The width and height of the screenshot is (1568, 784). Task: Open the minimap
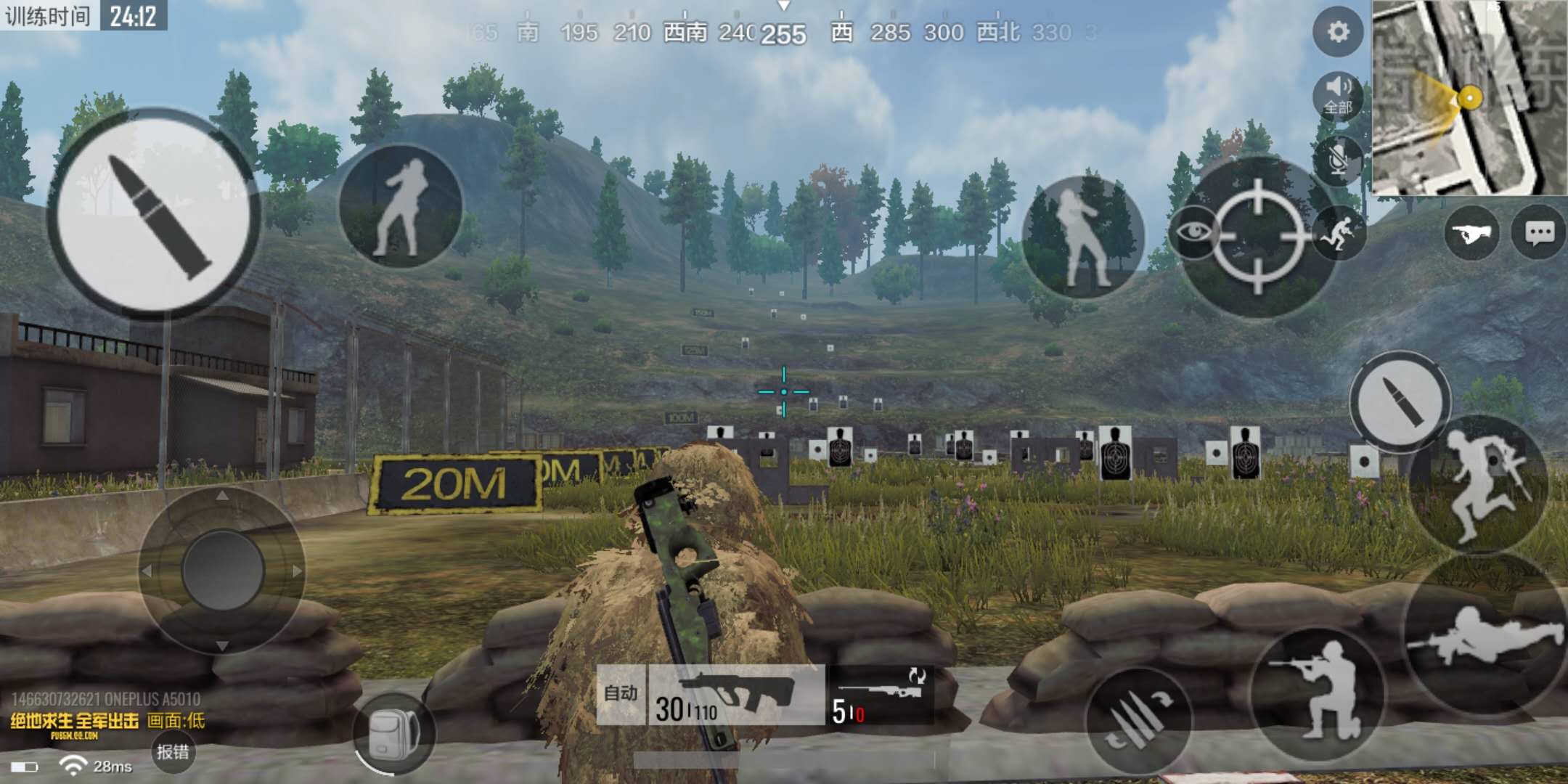point(1469,97)
